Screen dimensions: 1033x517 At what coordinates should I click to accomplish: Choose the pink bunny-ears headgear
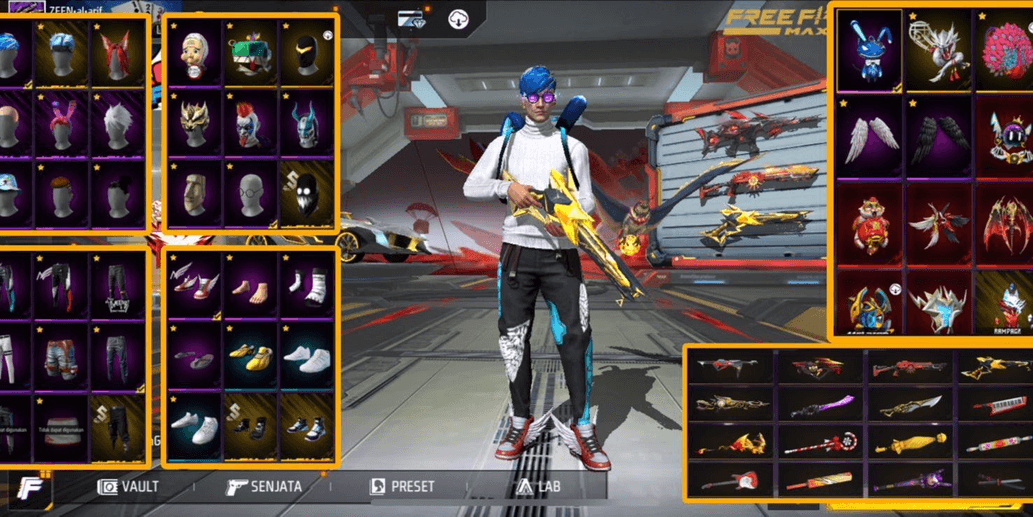pos(60,123)
